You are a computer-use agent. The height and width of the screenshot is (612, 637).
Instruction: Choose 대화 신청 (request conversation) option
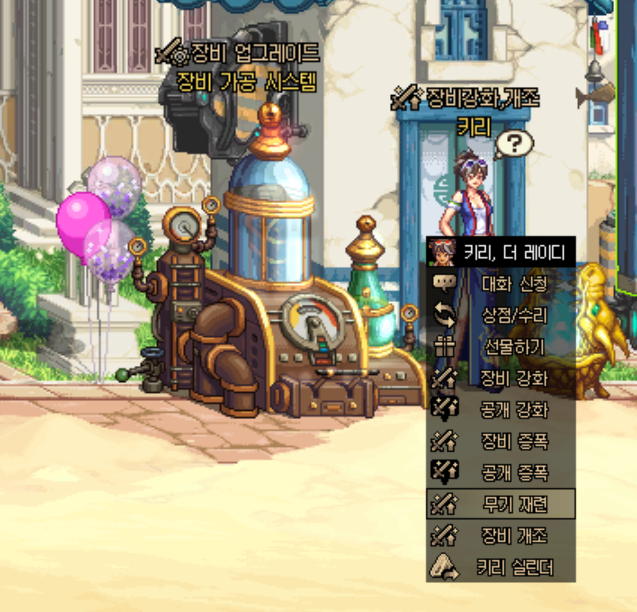[x=512, y=283]
